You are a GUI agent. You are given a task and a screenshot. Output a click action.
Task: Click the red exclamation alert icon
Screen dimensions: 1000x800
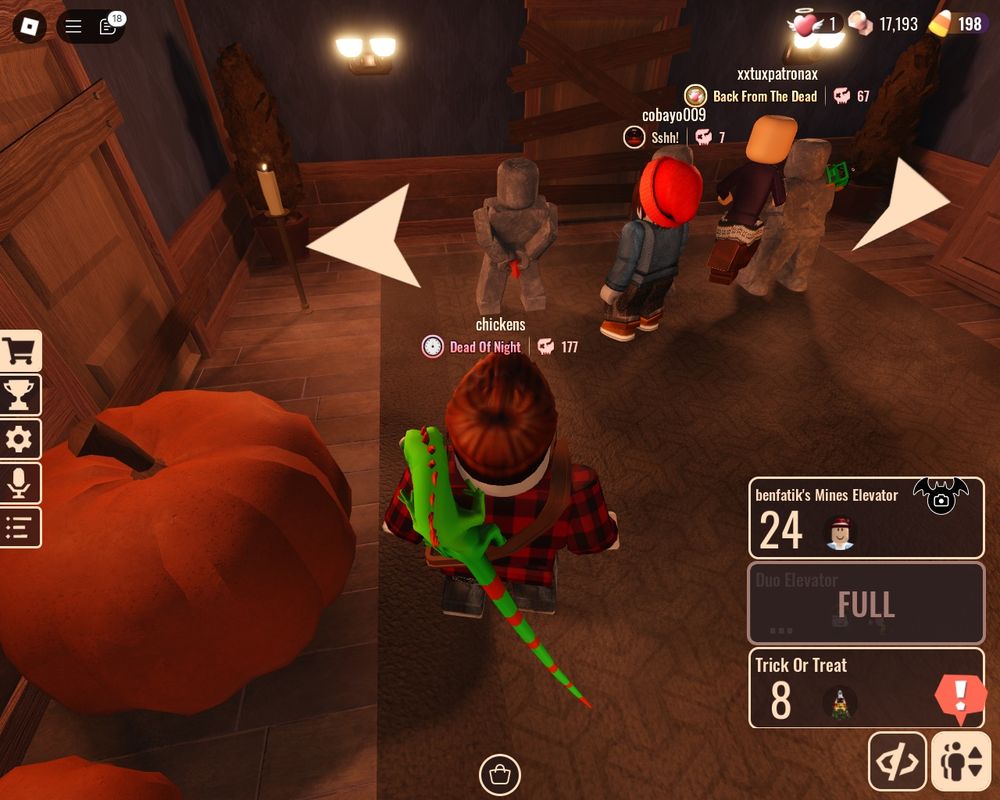(x=961, y=694)
